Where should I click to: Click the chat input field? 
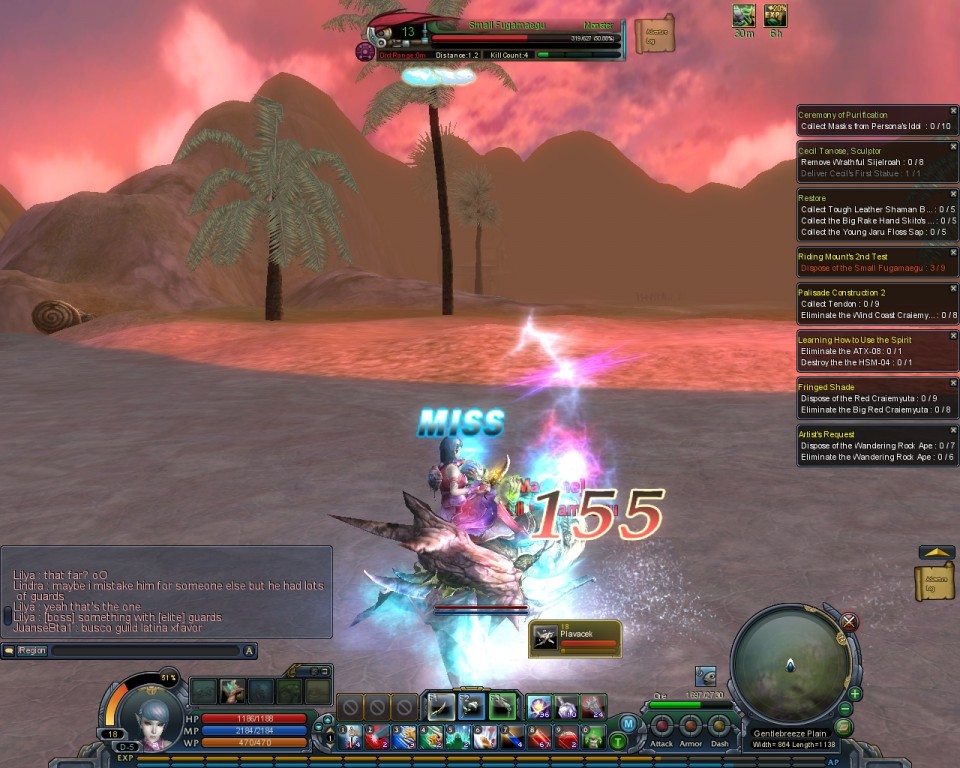(145, 651)
